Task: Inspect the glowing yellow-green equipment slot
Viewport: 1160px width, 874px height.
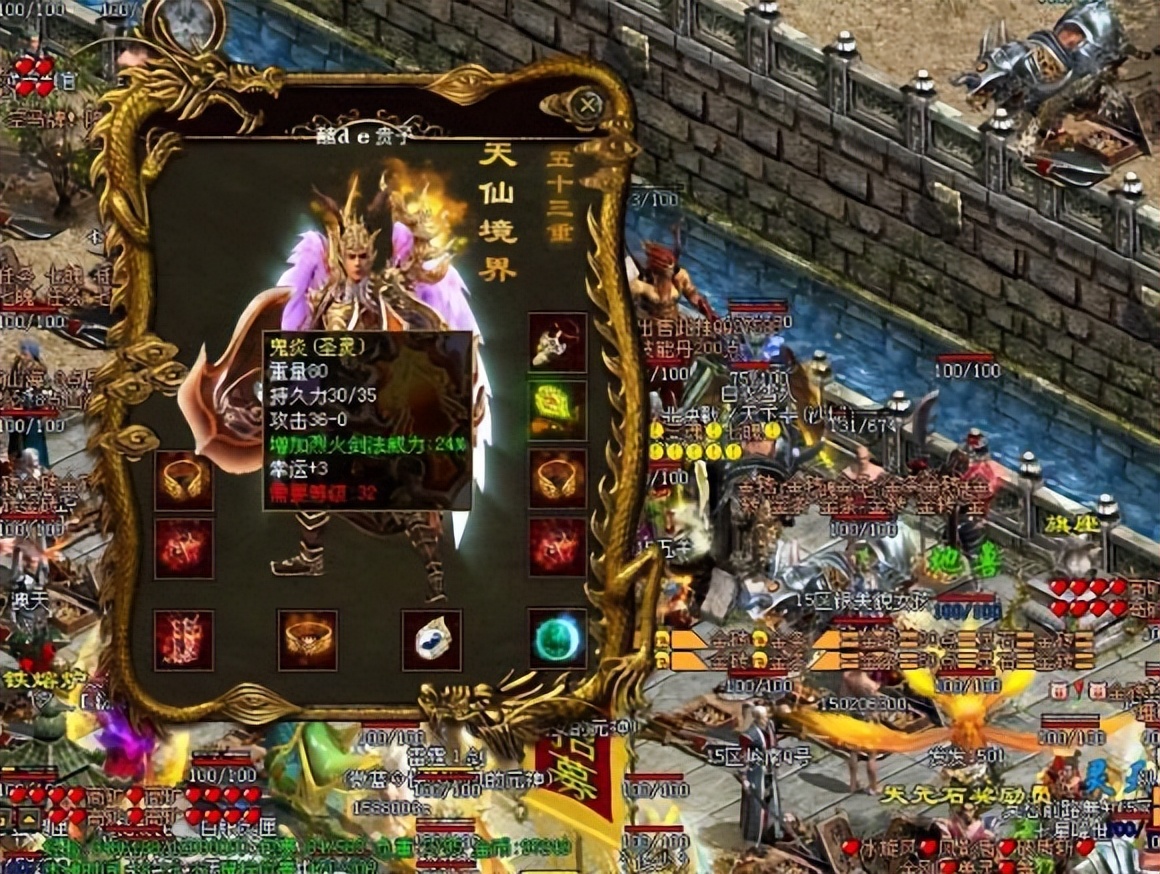Action: 557,410
